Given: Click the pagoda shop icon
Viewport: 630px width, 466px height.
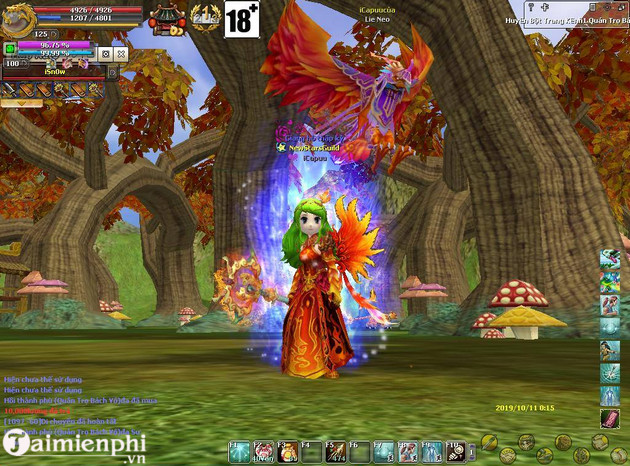Looking at the screenshot, I should coord(165,17).
